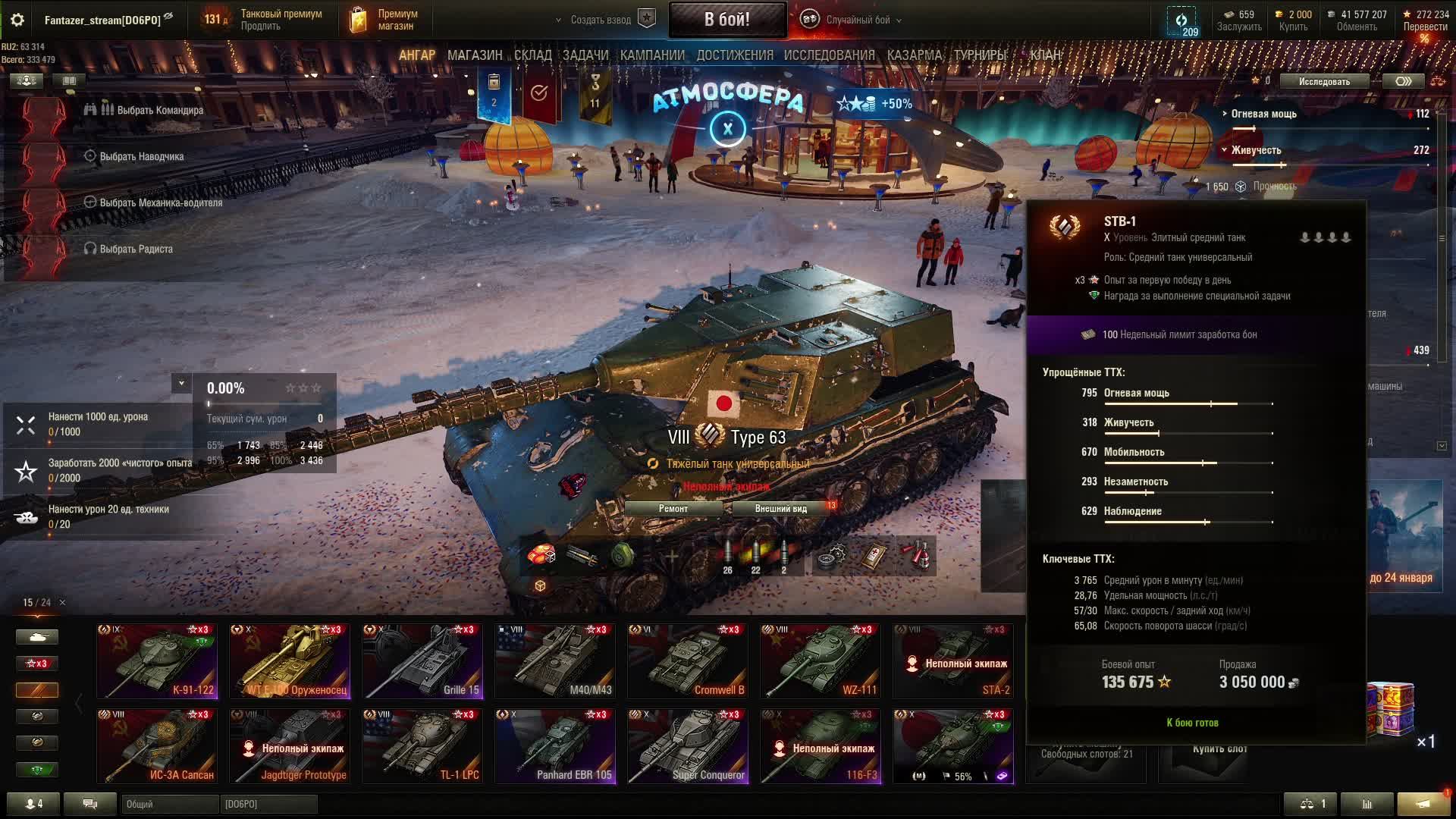Go to the ЗАДАЧИ tab
The height and width of the screenshot is (819, 1456).
click(585, 55)
